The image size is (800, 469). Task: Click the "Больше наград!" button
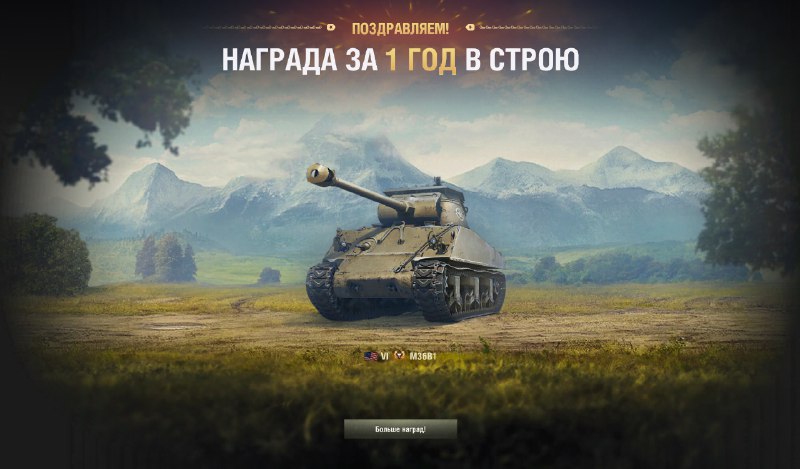click(x=400, y=429)
